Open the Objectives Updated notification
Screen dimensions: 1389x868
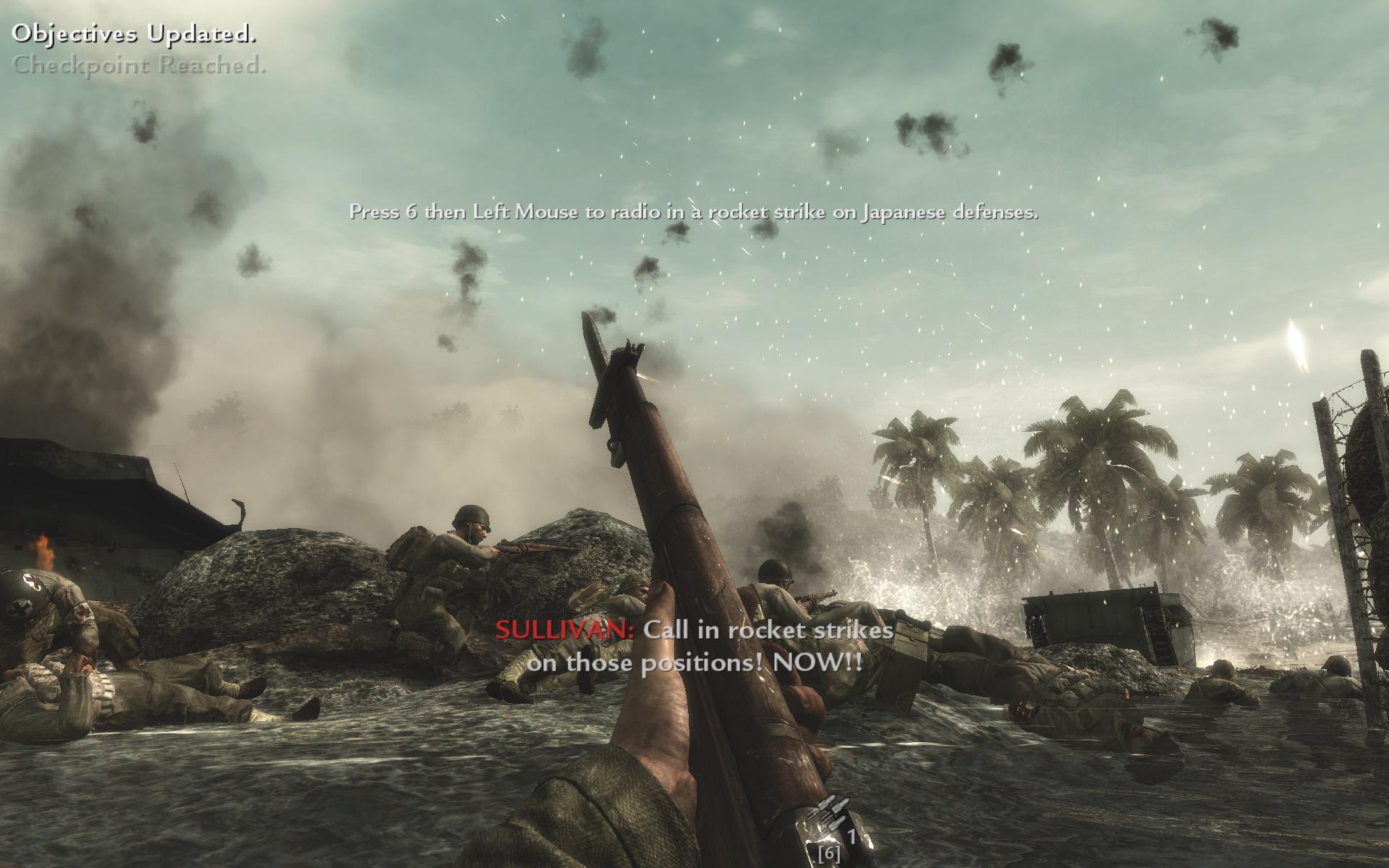pyautogui.click(x=135, y=33)
